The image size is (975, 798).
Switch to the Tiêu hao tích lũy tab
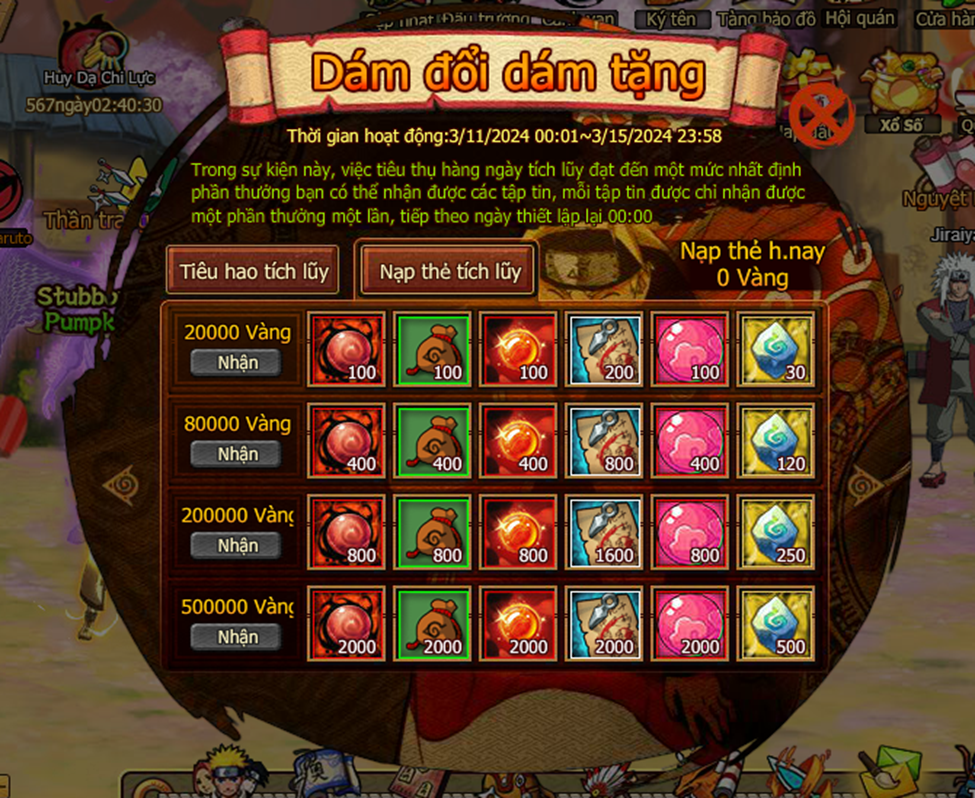point(254,271)
